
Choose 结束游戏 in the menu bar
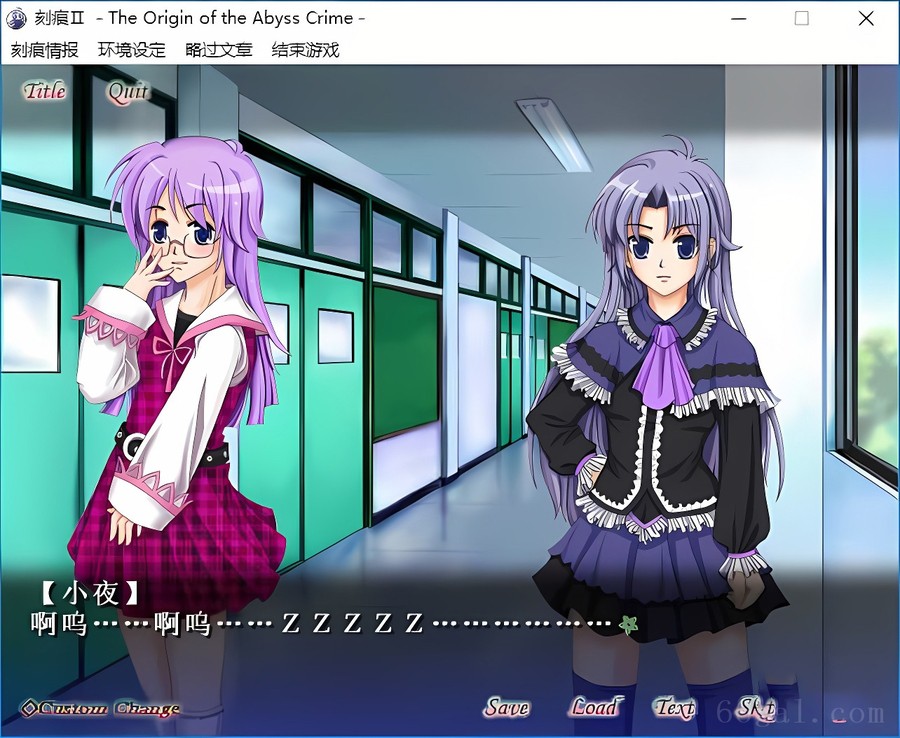[305, 50]
